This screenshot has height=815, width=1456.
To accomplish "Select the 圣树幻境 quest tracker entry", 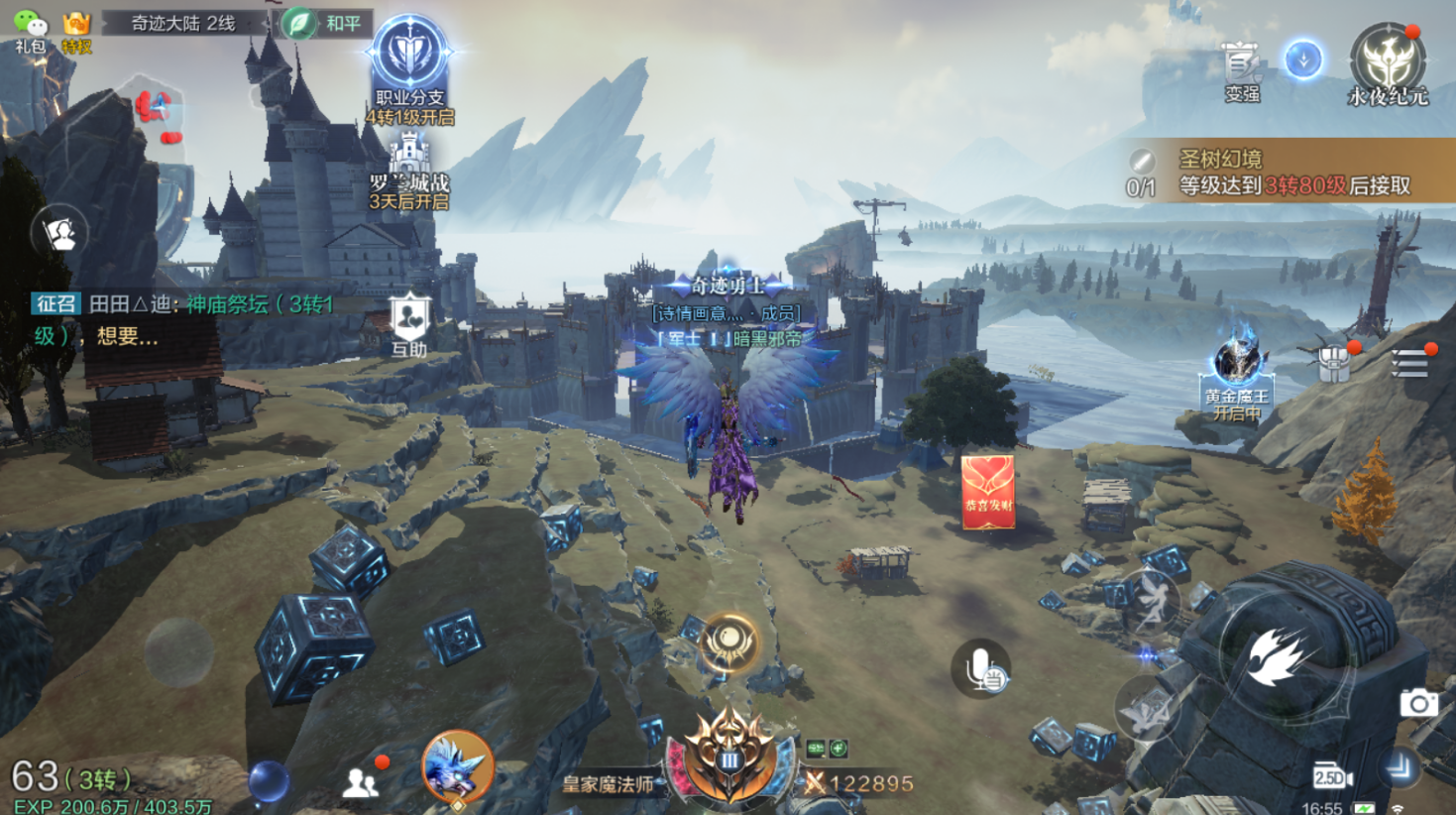I will (x=1288, y=172).
